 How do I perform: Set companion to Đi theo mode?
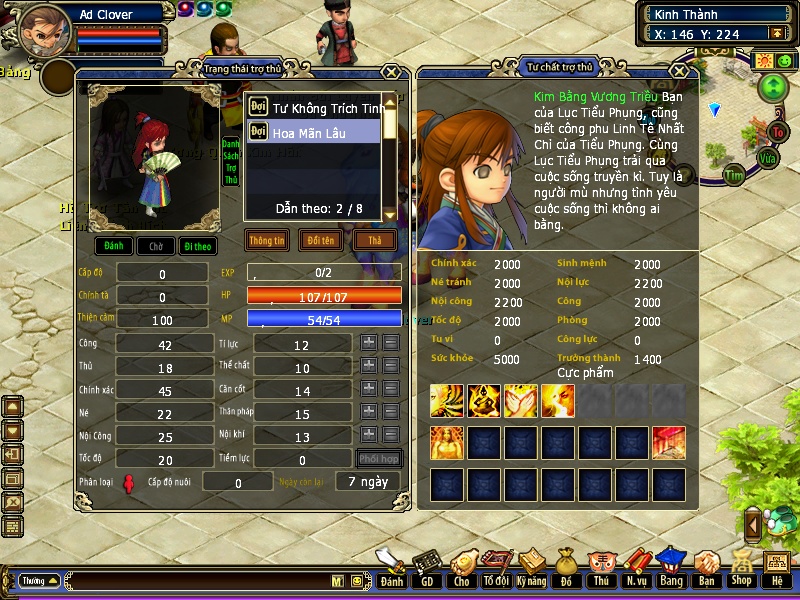(197, 245)
